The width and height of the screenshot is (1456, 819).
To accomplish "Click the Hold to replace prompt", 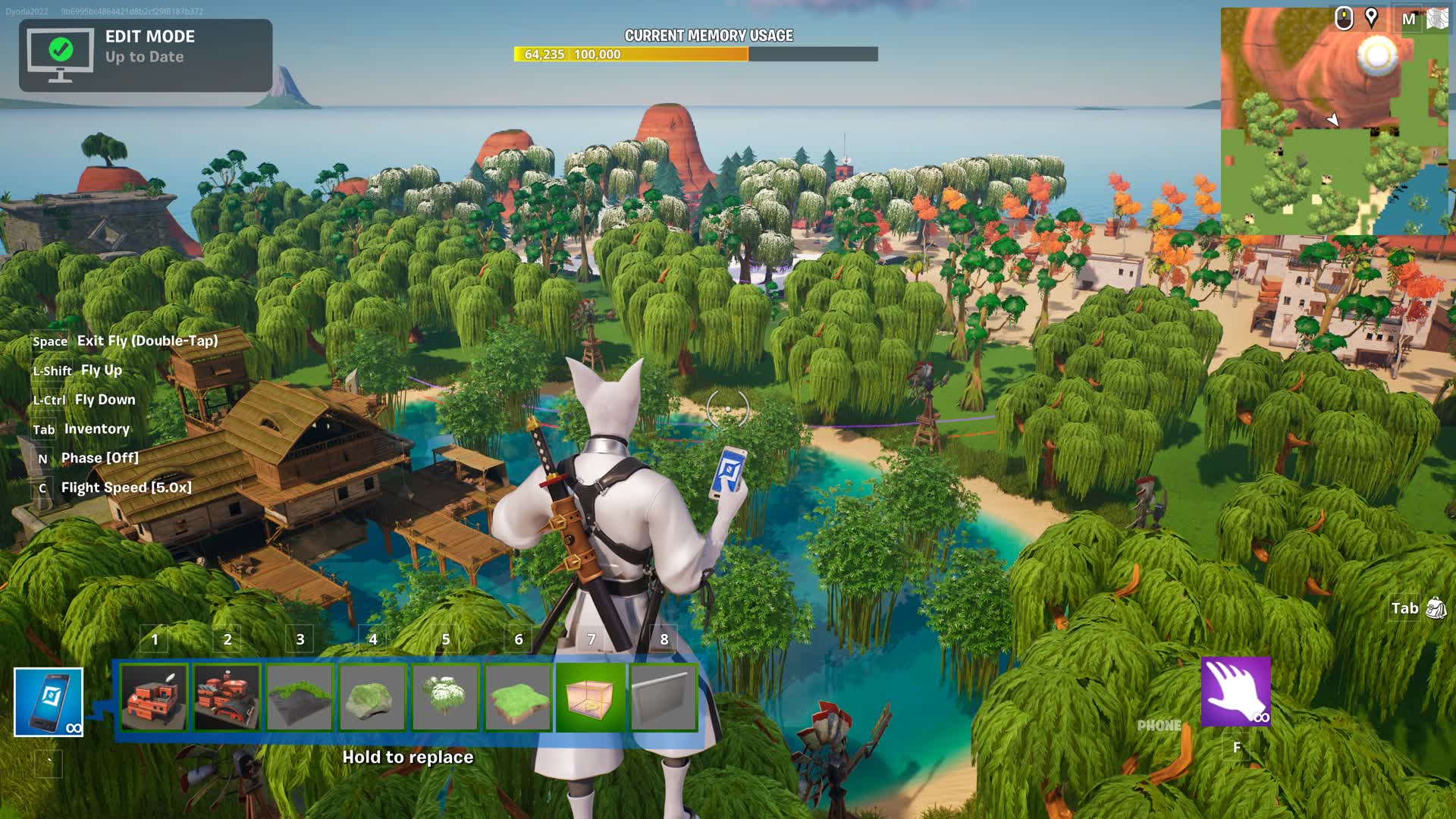I will (408, 757).
